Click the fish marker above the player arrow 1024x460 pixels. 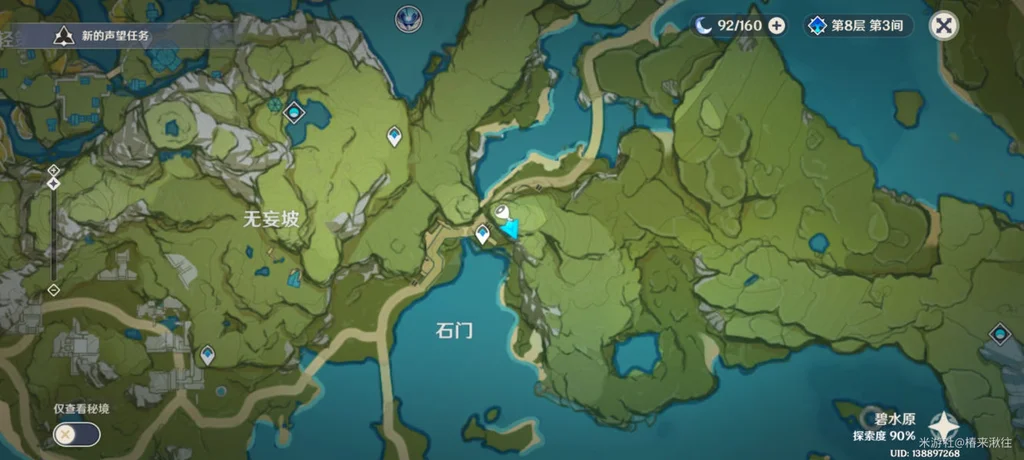tap(502, 212)
